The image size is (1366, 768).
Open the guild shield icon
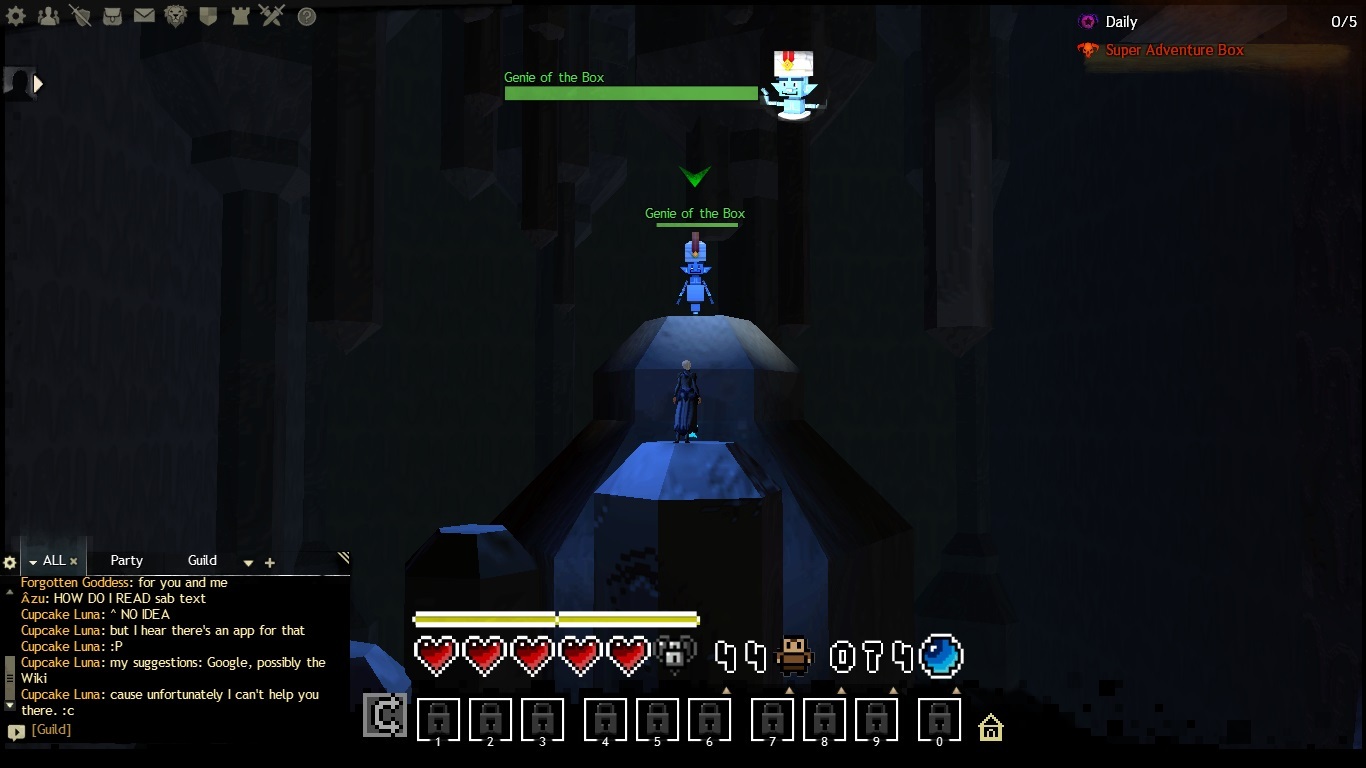[208, 16]
